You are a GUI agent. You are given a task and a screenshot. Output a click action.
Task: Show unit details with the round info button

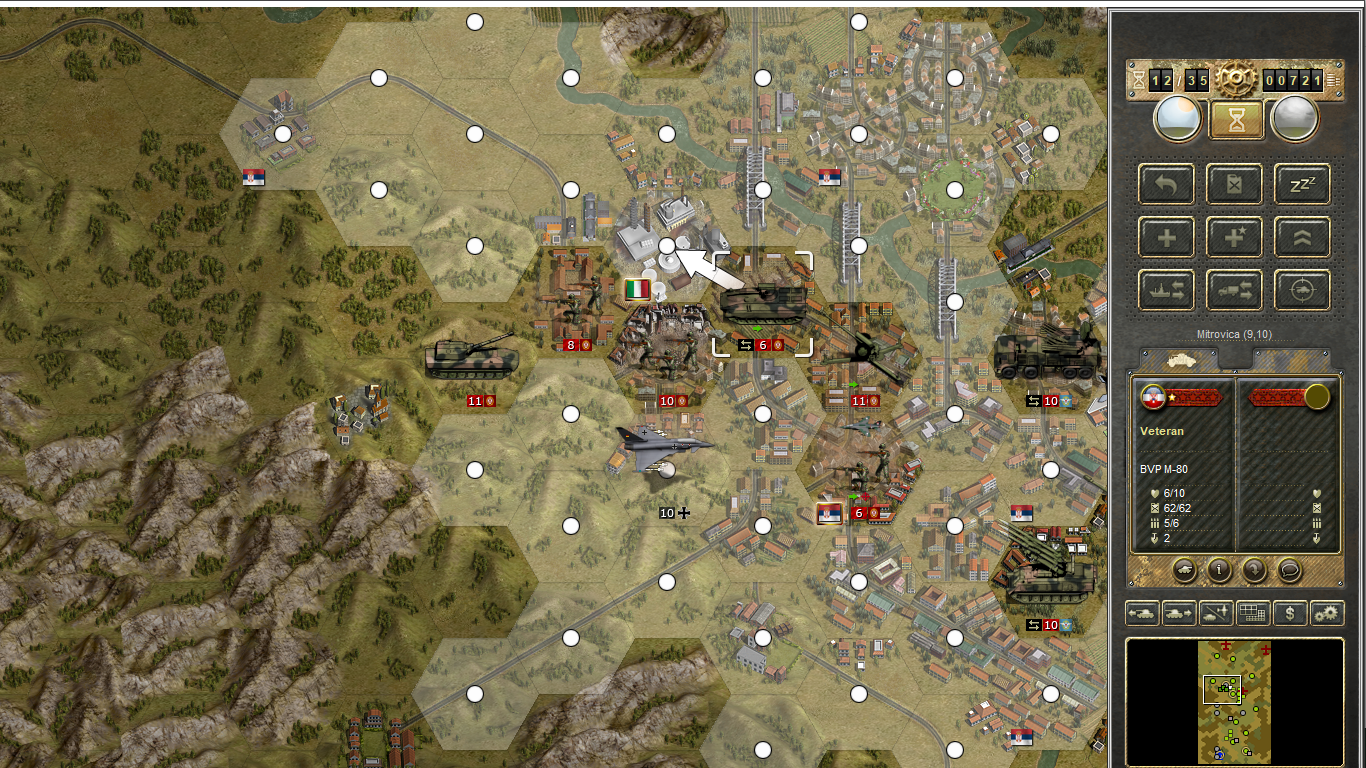pos(1219,570)
